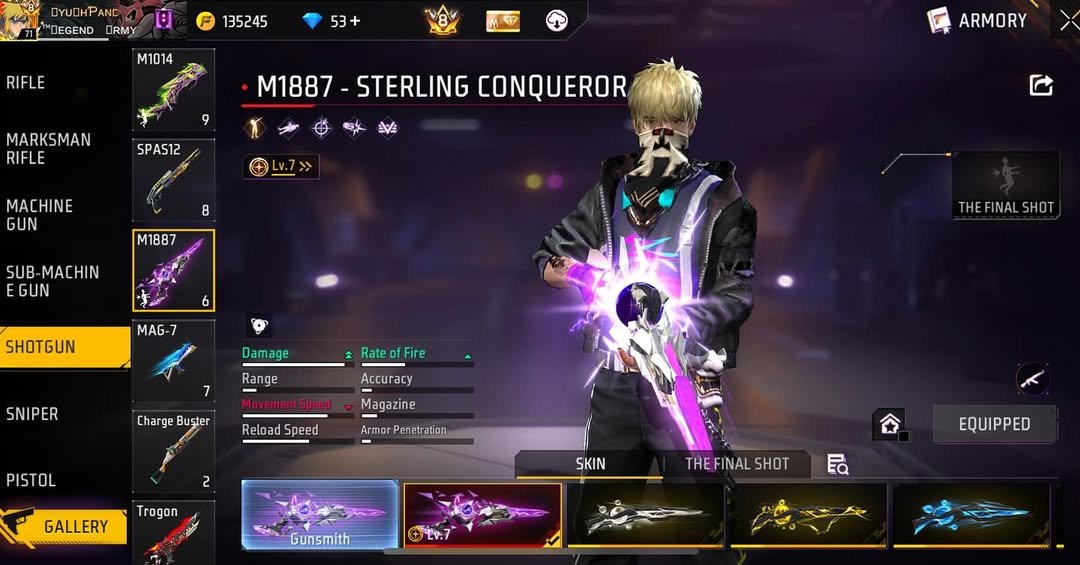The height and width of the screenshot is (565, 1080).
Task: Show the Sniper weapon category
Action: coord(32,414)
